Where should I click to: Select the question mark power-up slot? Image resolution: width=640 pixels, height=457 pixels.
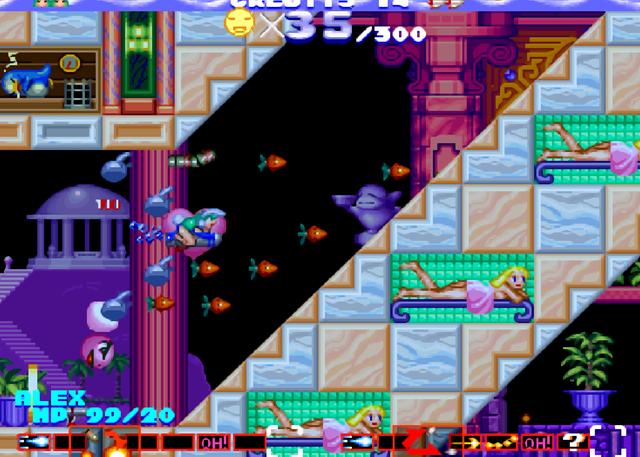(572, 441)
